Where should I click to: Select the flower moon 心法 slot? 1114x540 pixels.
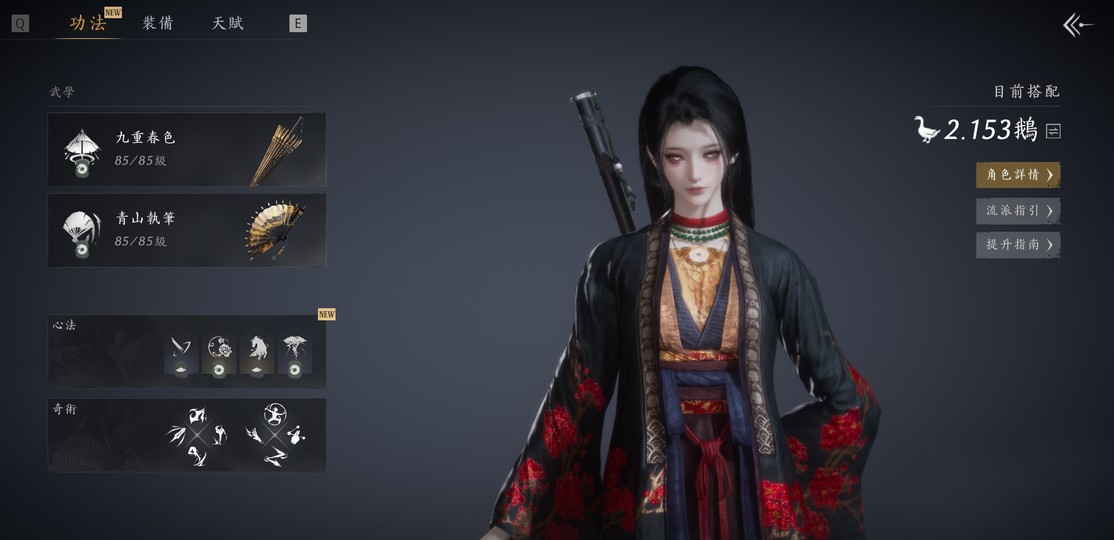click(219, 354)
